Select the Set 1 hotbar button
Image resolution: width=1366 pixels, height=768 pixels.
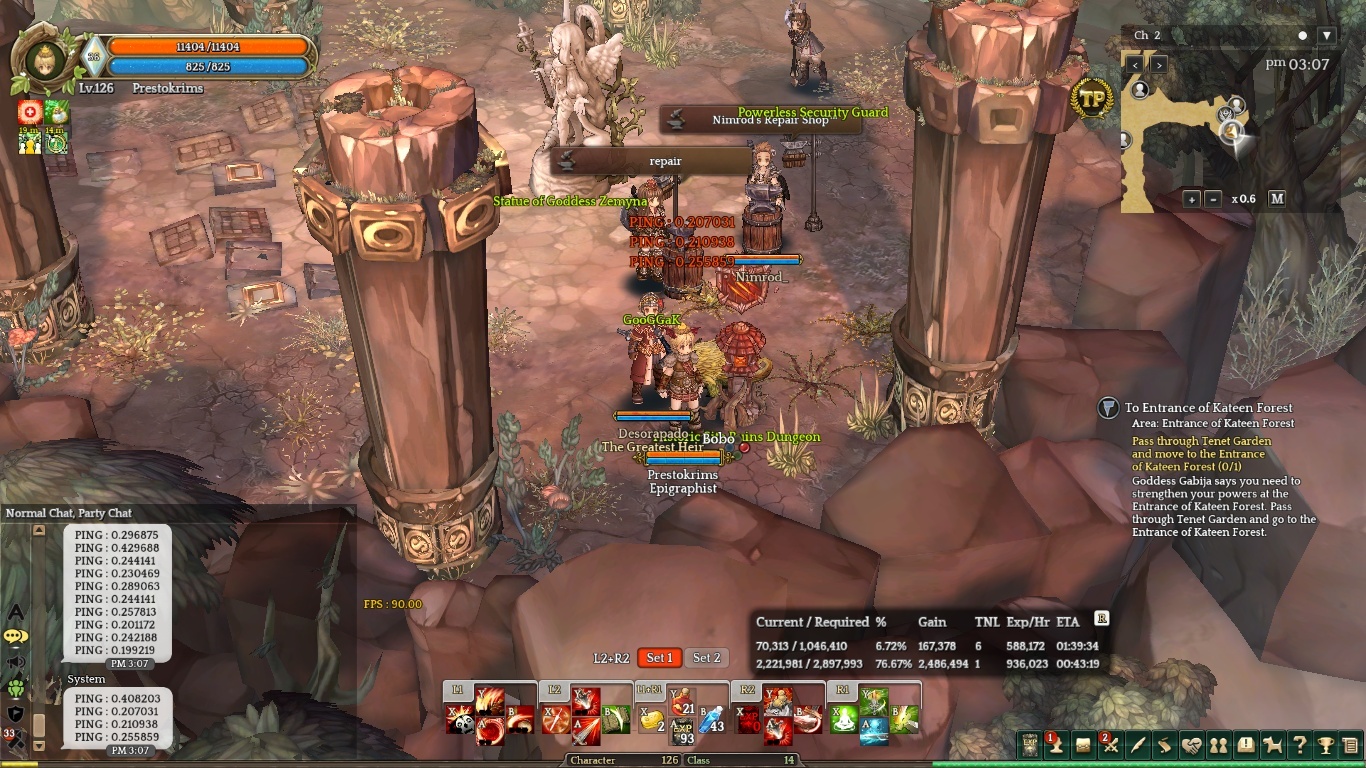click(660, 658)
